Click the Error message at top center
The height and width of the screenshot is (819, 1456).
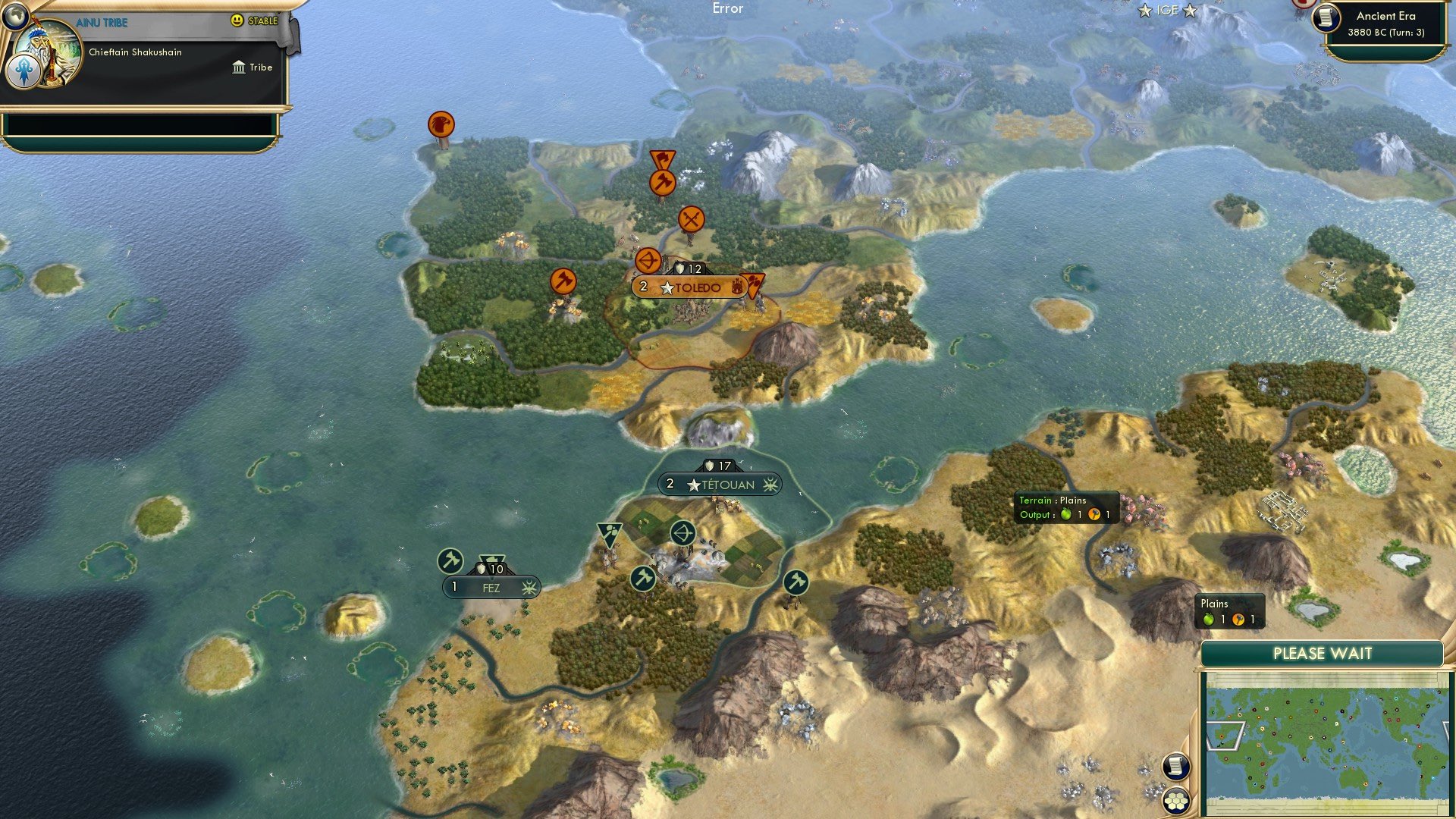[x=727, y=9]
